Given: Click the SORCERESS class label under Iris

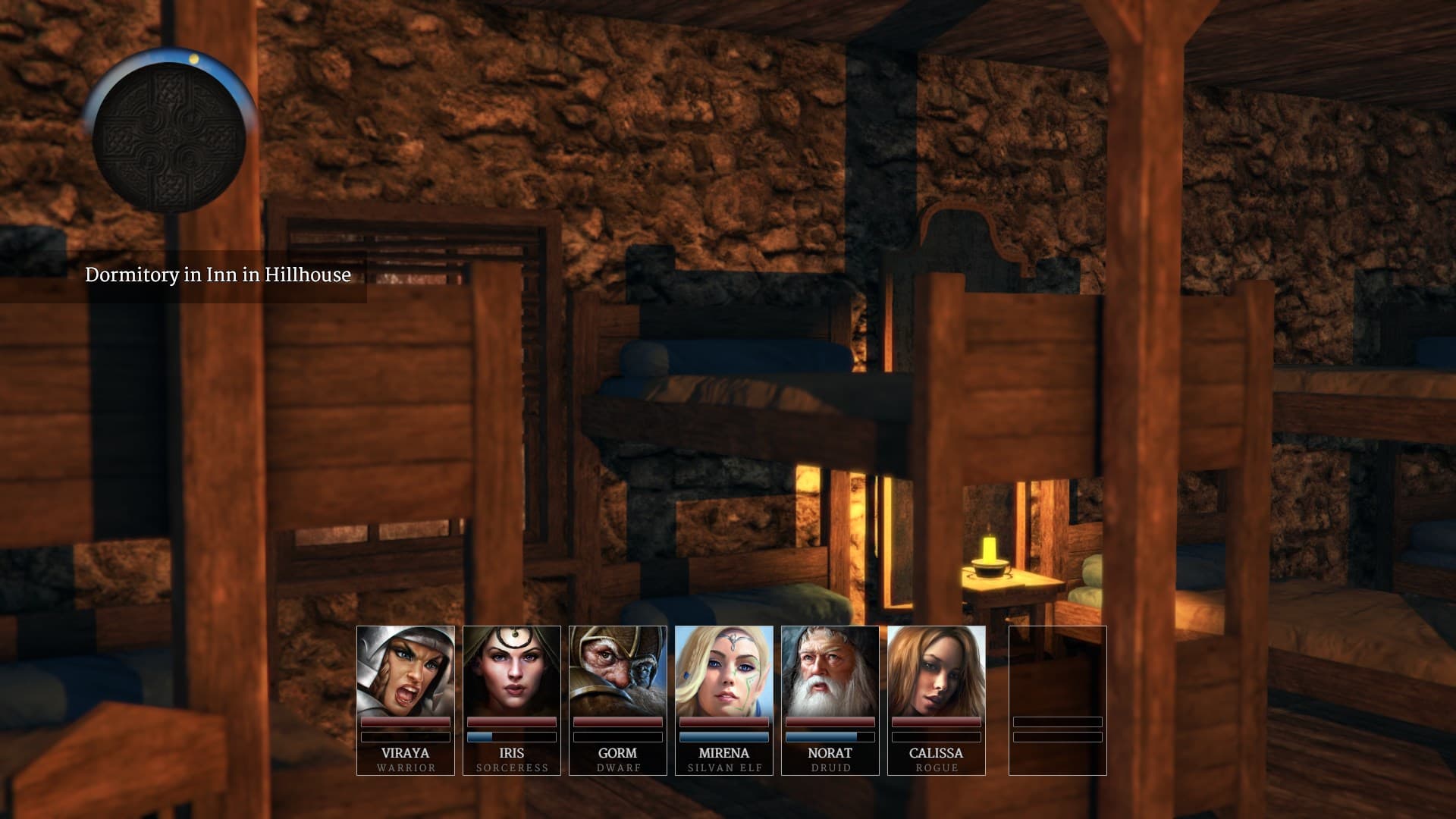Looking at the screenshot, I should pos(512,767).
